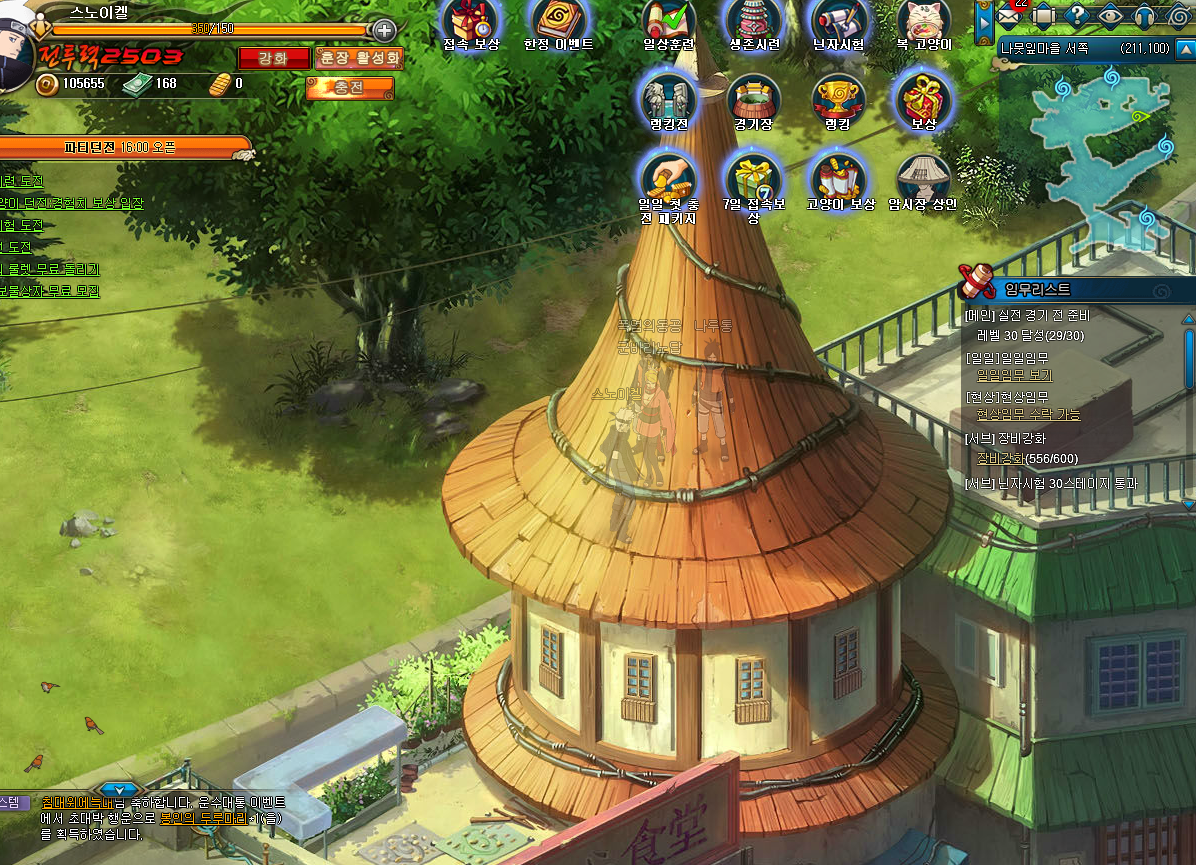The image size is (1196, 865).
Task: Click the red 강화 enhance button
Action: tap(273, 59)
